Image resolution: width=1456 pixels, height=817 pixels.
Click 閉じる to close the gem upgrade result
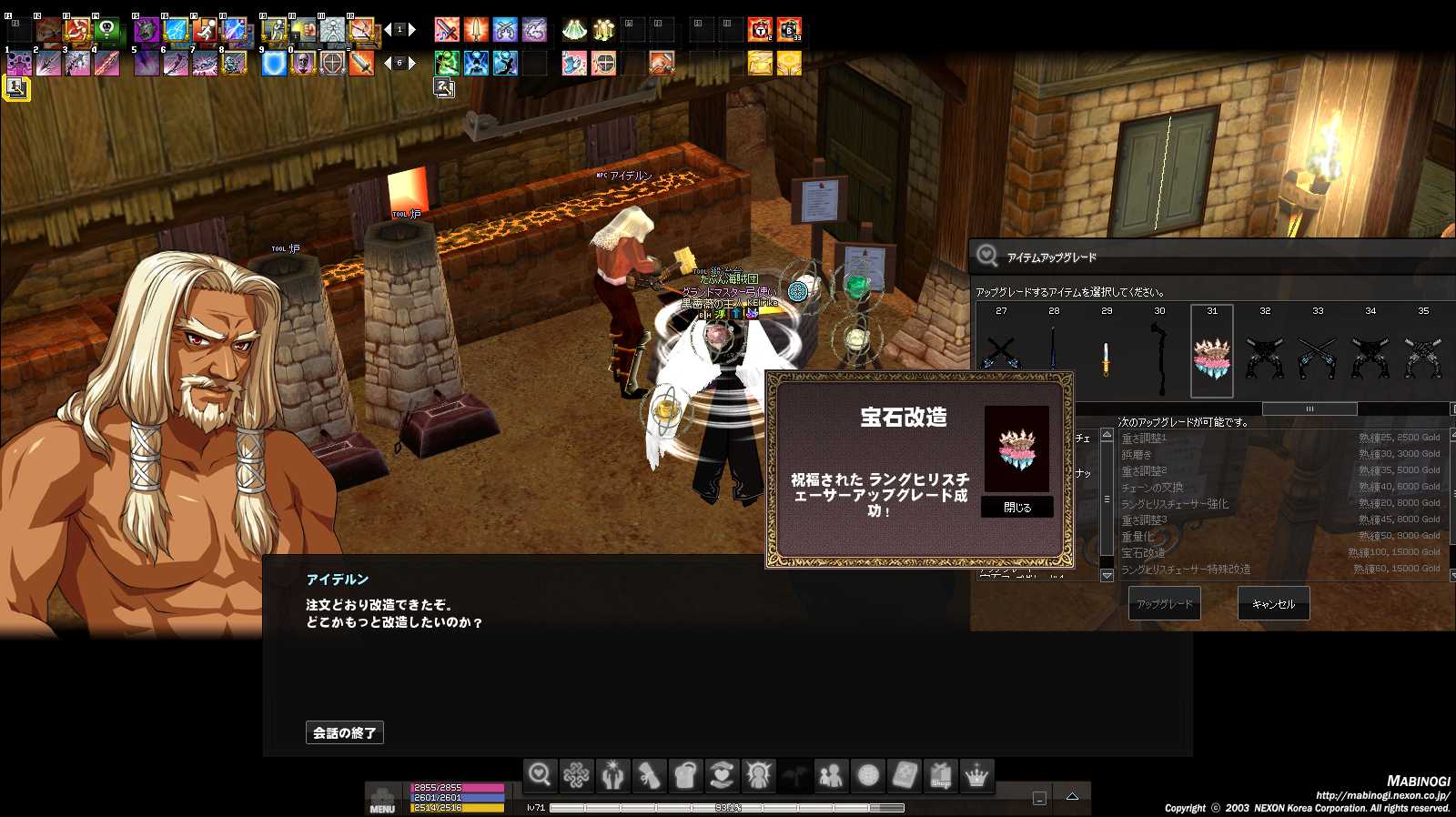pyautogui.click(x=1016, y=507)
